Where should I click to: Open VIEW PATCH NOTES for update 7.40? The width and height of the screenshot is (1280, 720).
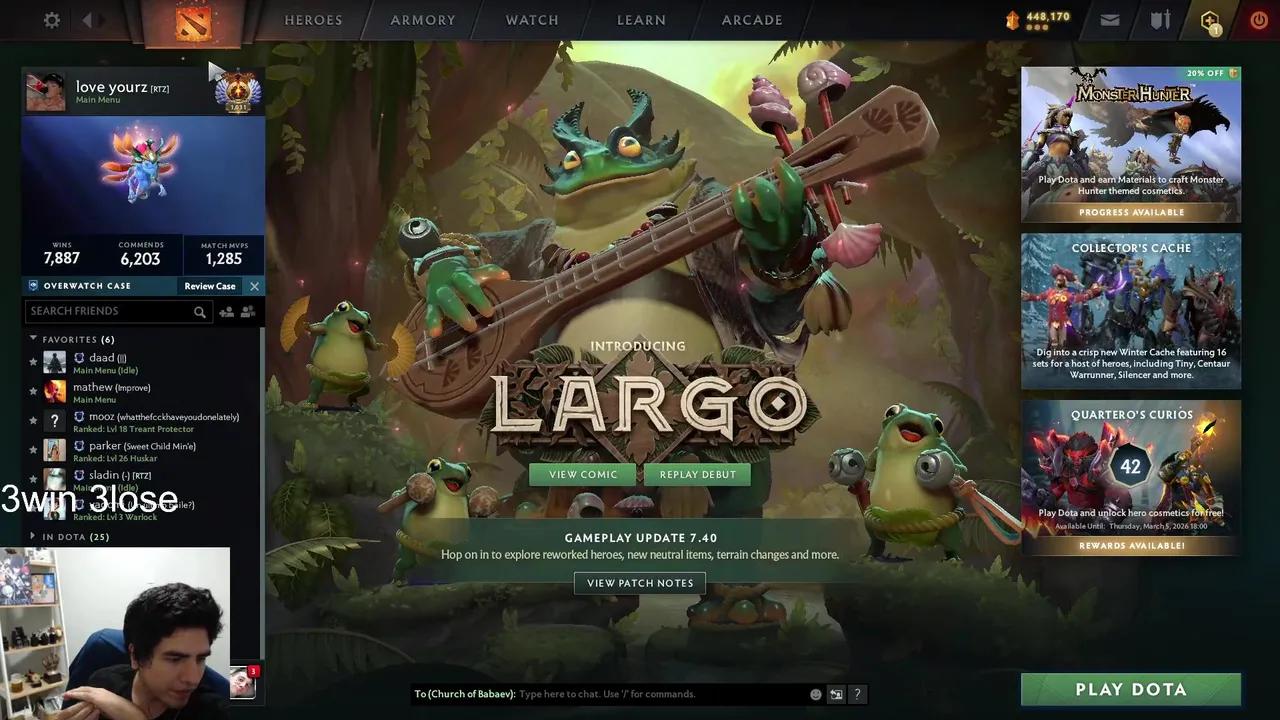(x=639, y=583)
